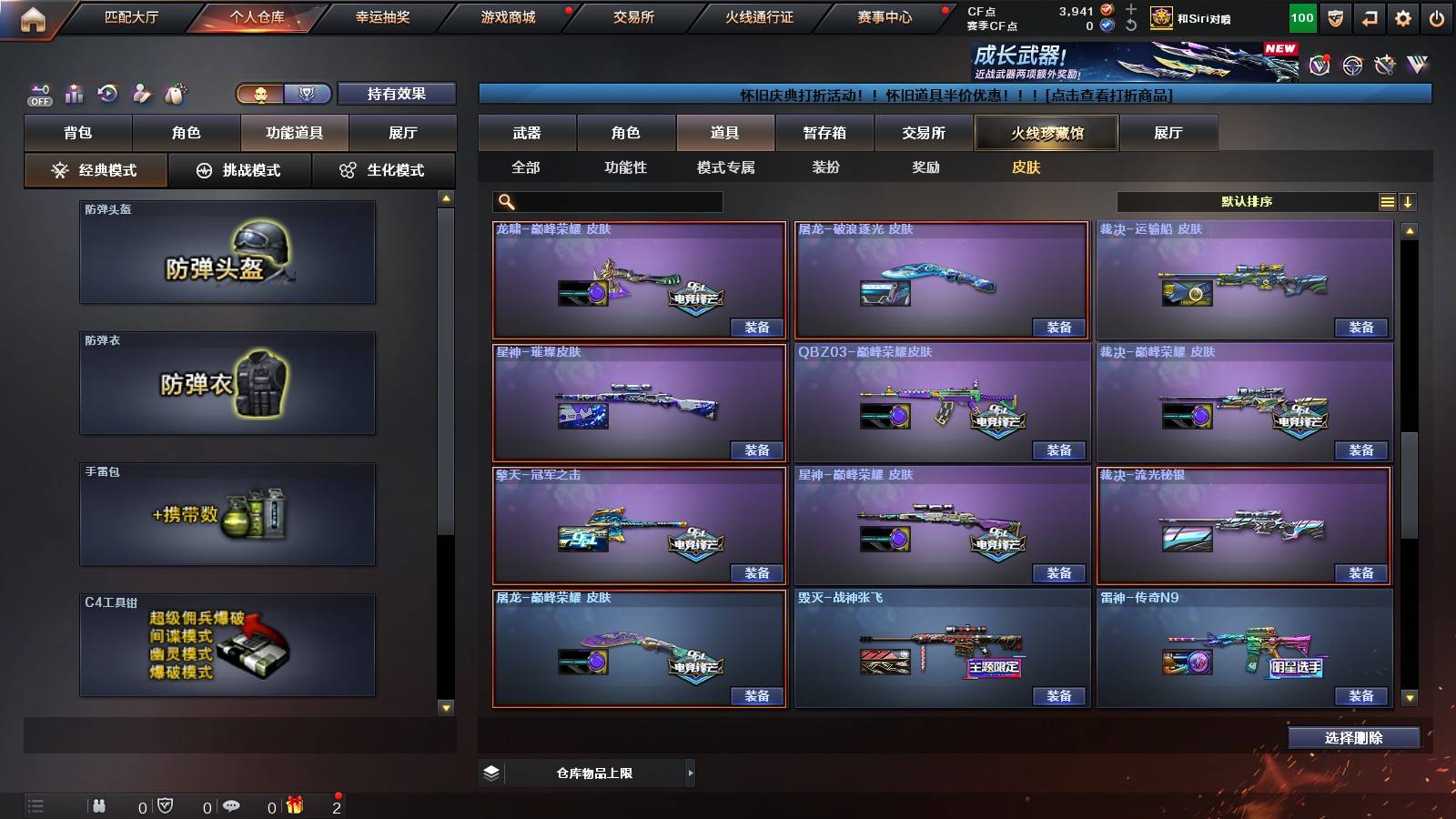The image size is (1456, 819).
Task: Click the gift icon showing 2 notifications
Action: 296,805
